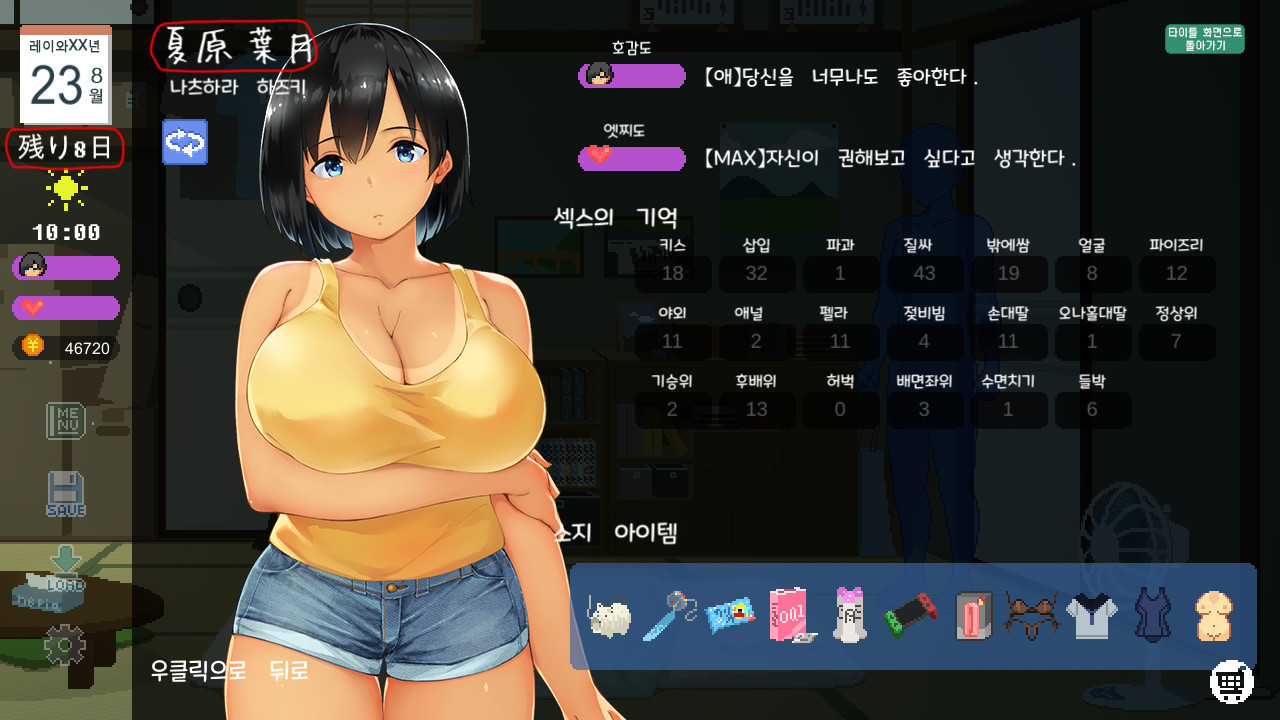This screenshot has width=1280, height=720.
Task: Click the blue swap arrows button
Action: coord(185,142)
